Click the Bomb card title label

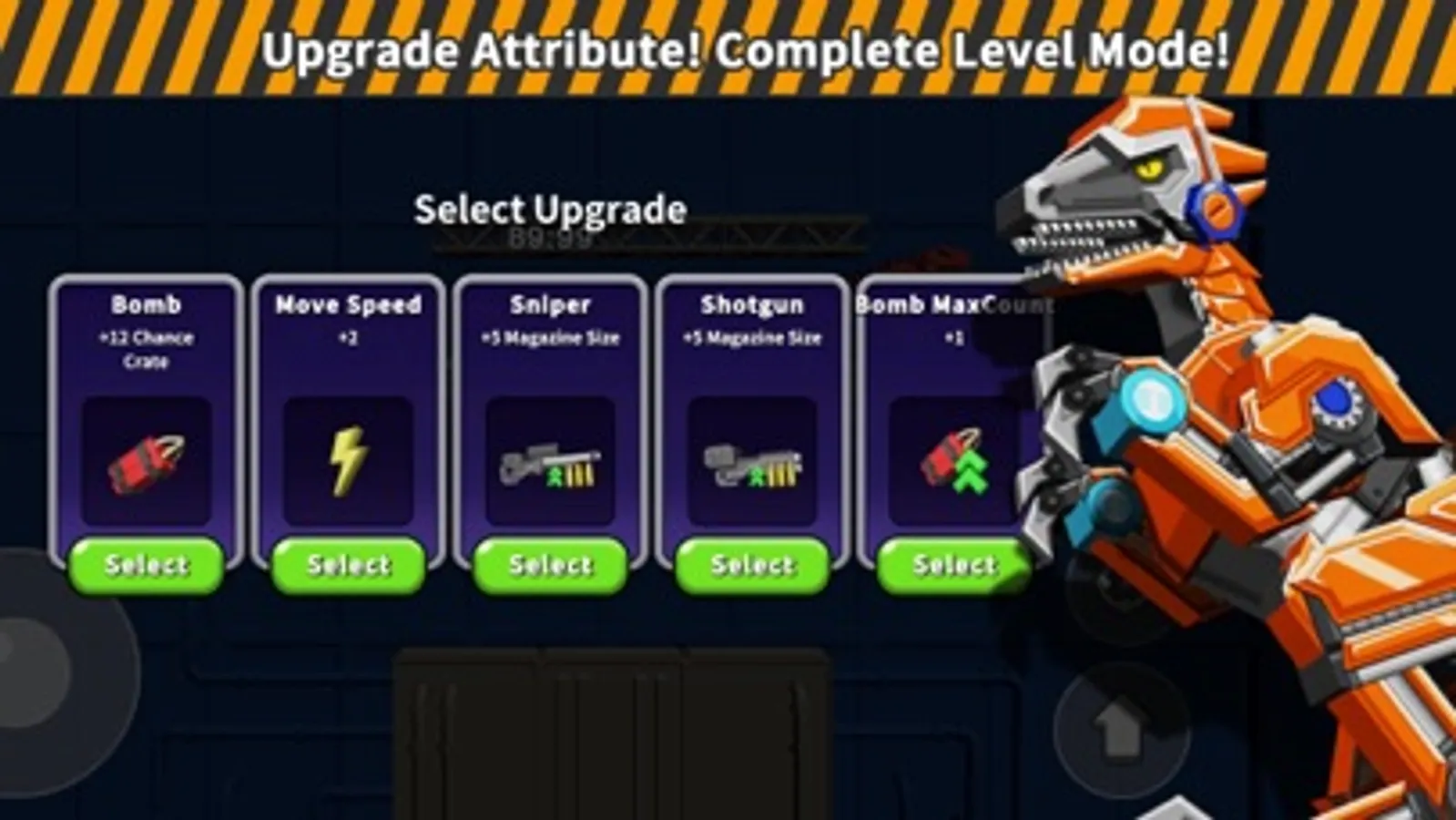coord(147,305)
